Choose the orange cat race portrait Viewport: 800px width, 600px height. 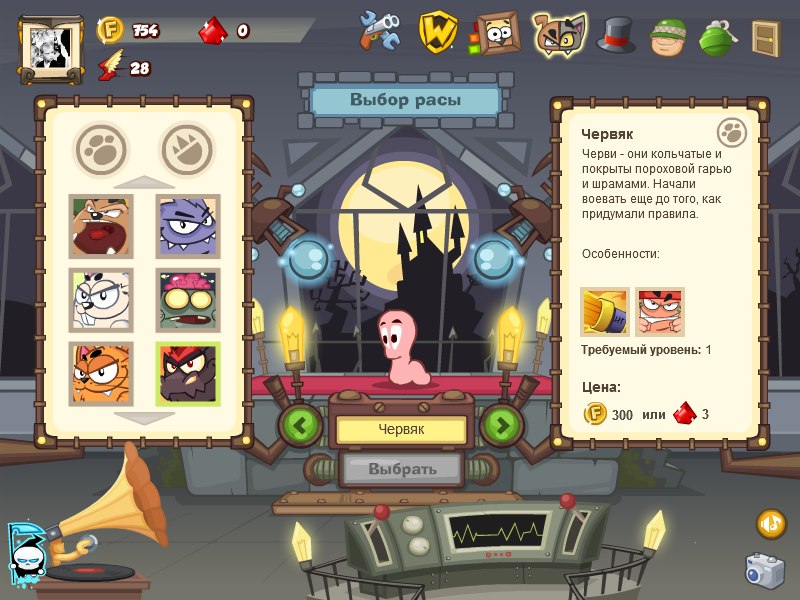coord(100,374)
